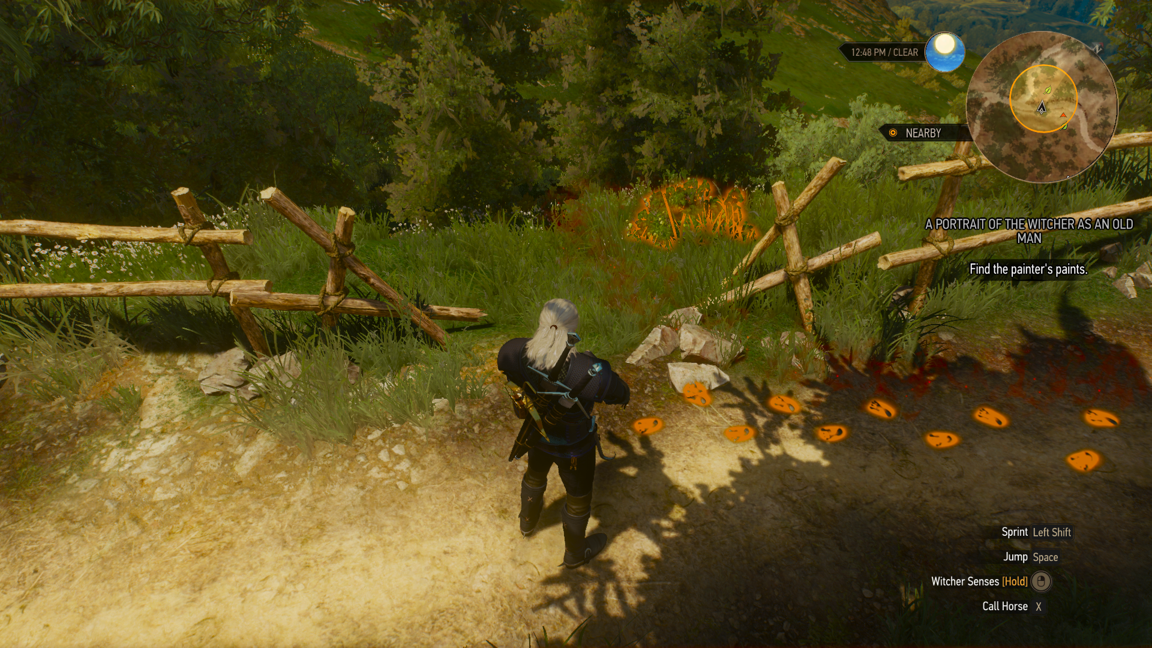The image size is (1152, 648).
Task: Click the circular minimap
Action: pos(1041,107)
